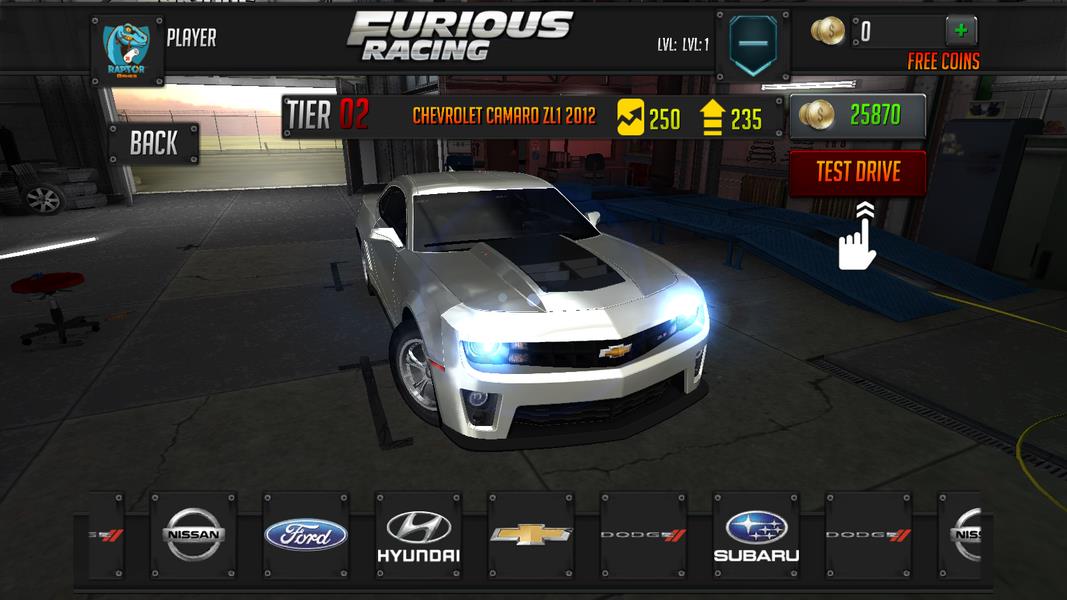Go back using the BACK button
Screen dimensions: 1067x600
point(153,143)
